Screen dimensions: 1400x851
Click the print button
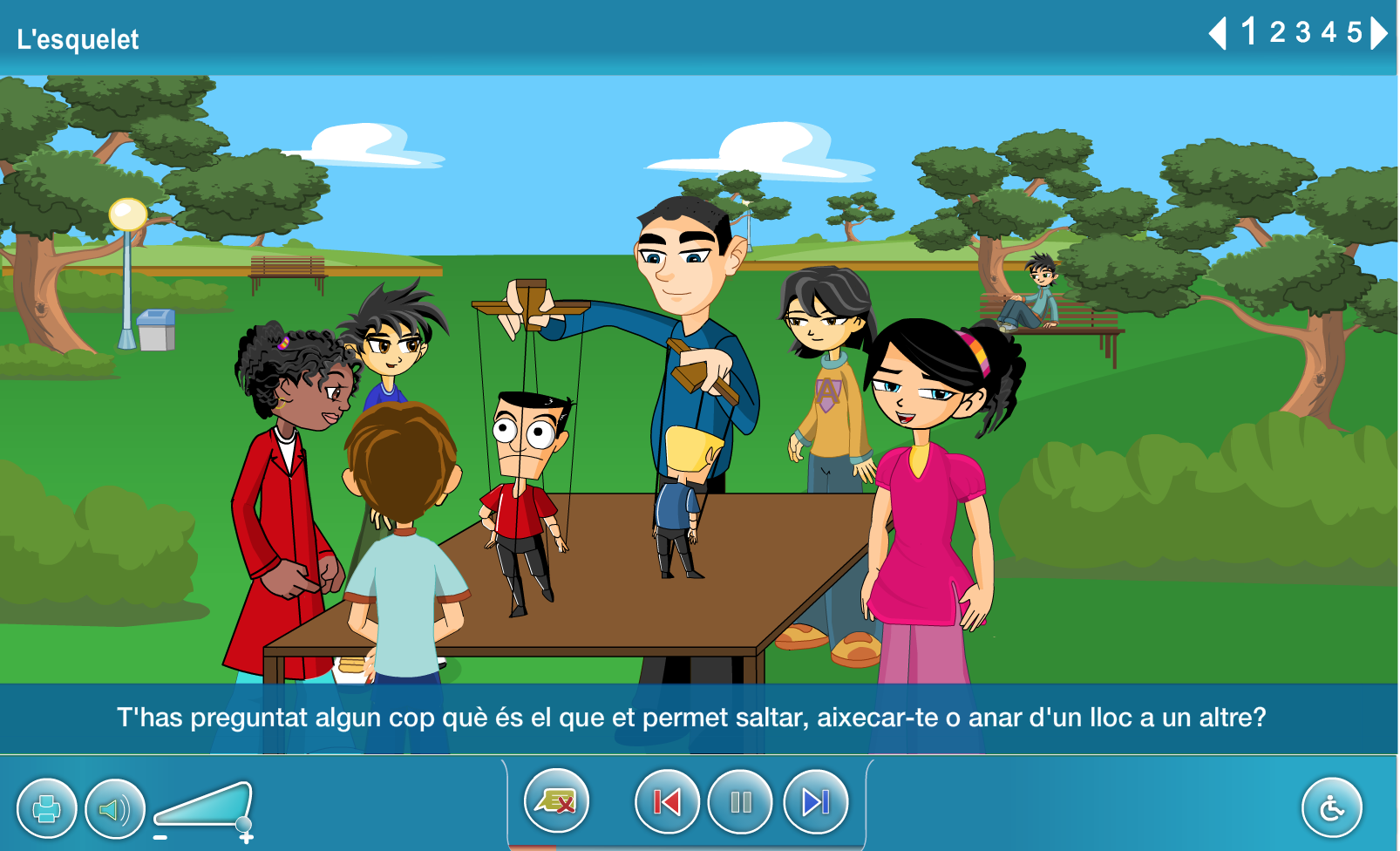pos(47,808)
